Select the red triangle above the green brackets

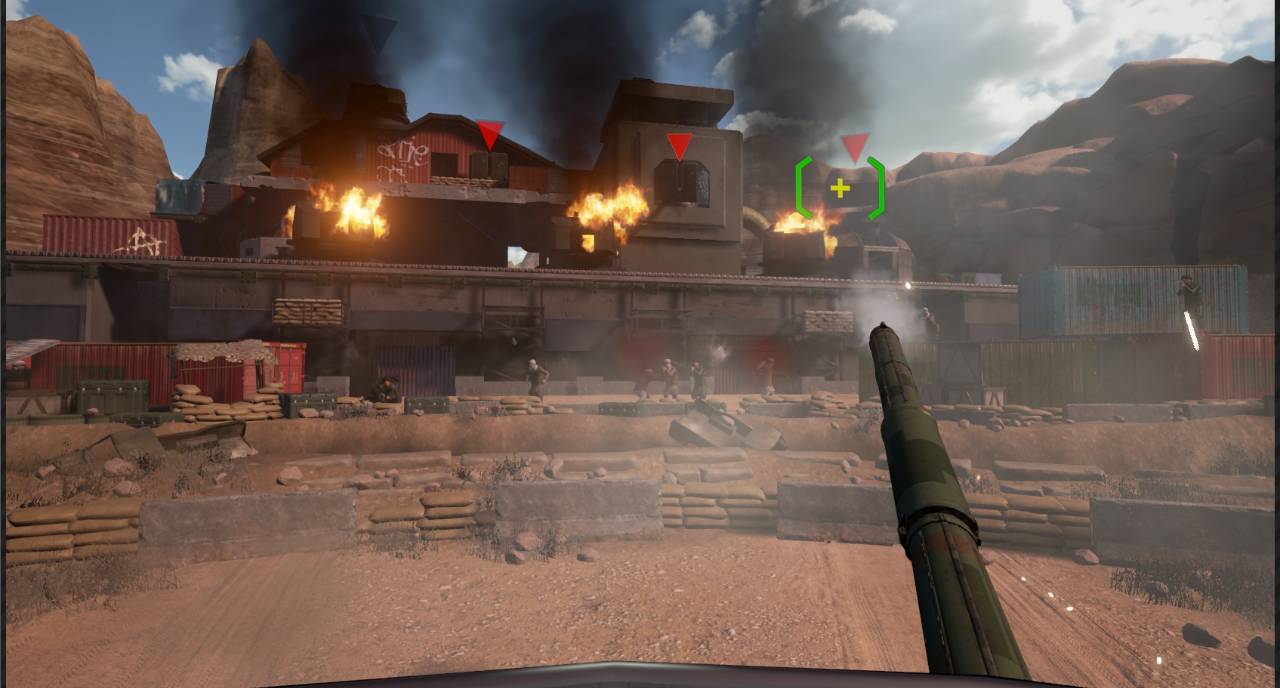point(854,147)
